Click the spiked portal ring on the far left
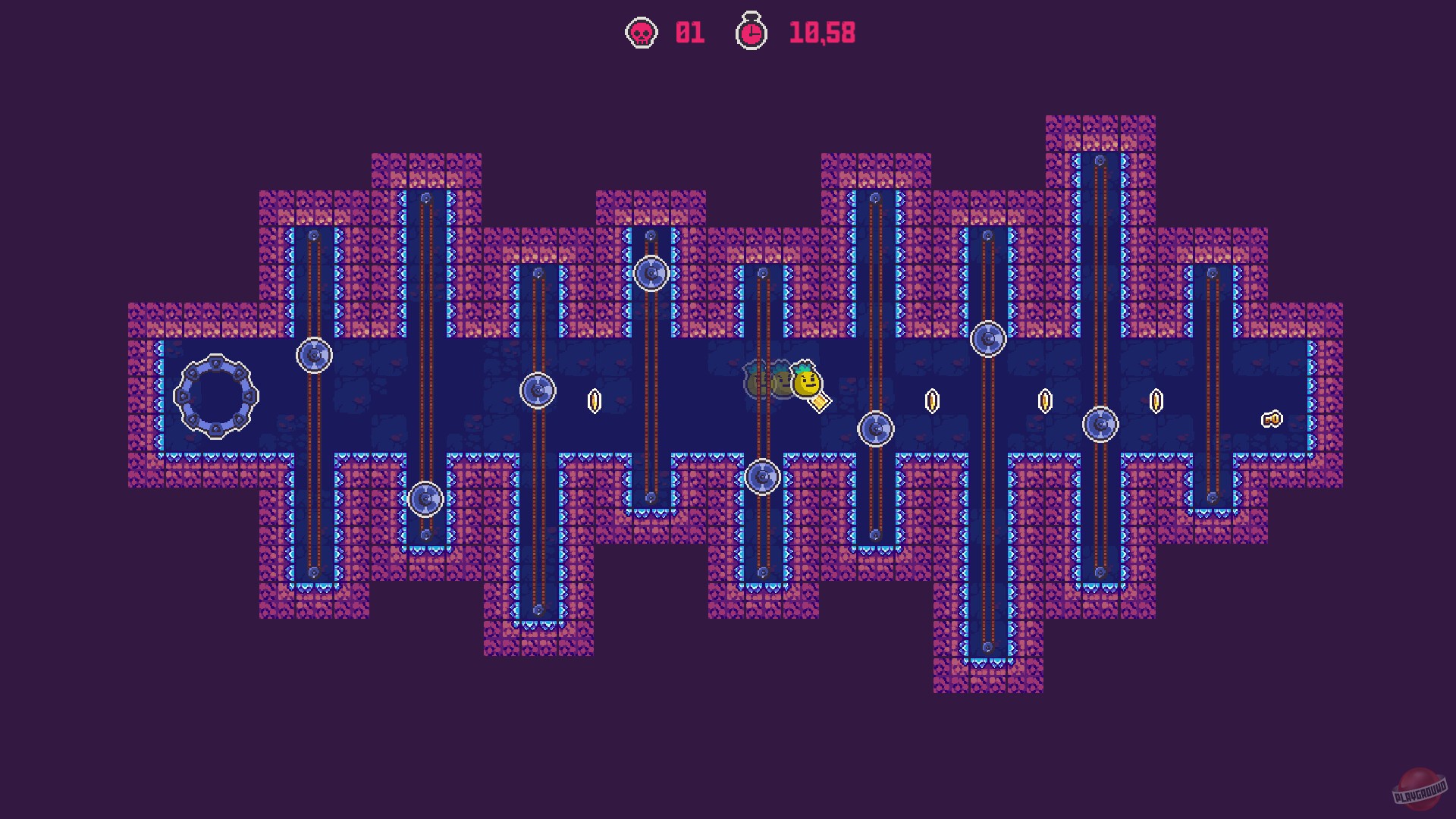Viewport: 1456px width, 819px height. tap(216, 397)
